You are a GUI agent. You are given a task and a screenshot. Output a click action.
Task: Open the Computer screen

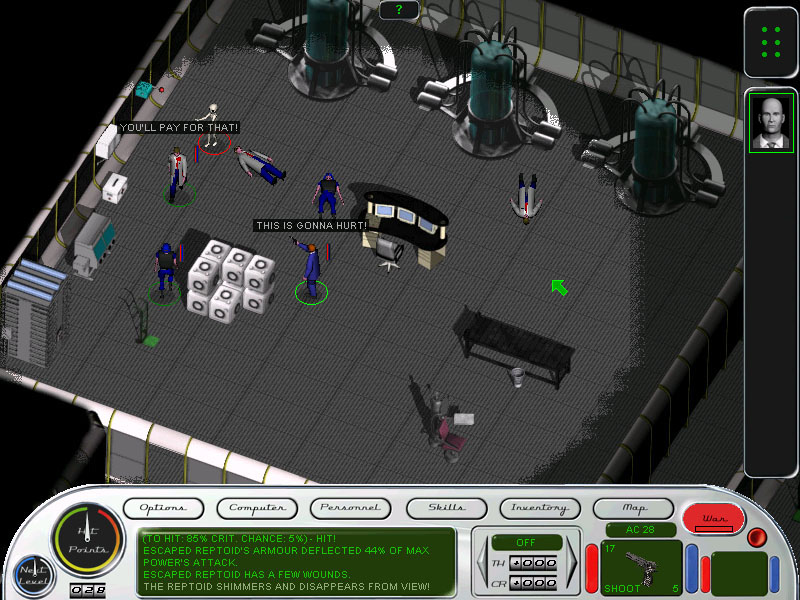pyautogui.click(x=257, y=508)
